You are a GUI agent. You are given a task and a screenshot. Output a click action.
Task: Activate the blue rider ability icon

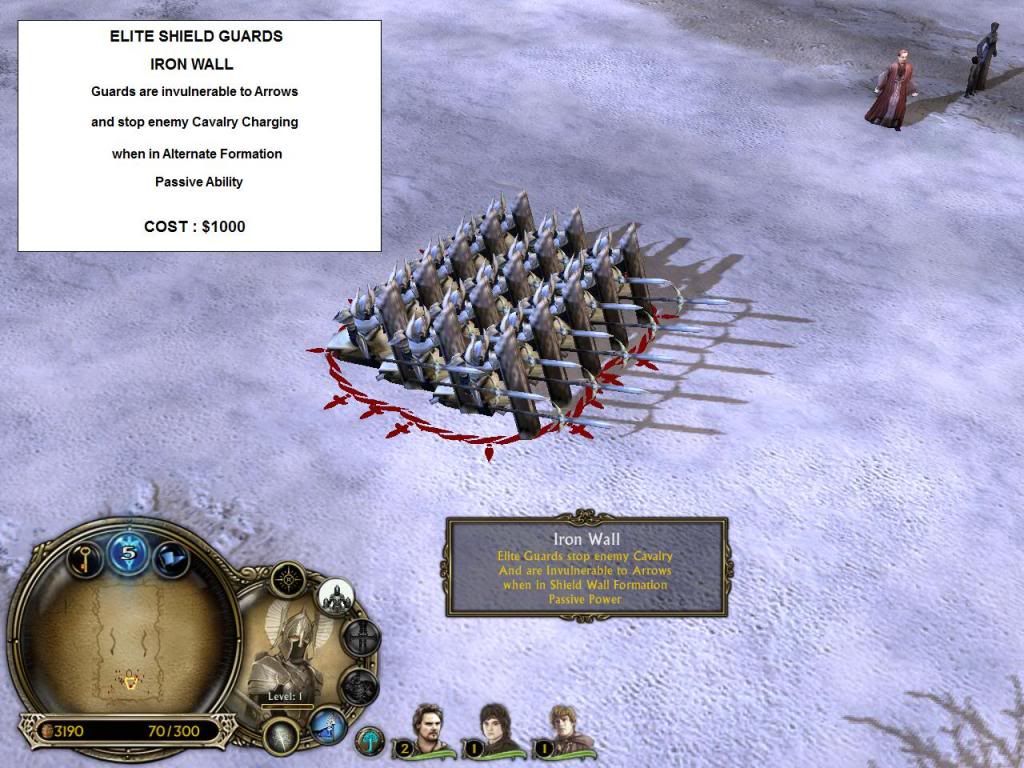(326, 725)
